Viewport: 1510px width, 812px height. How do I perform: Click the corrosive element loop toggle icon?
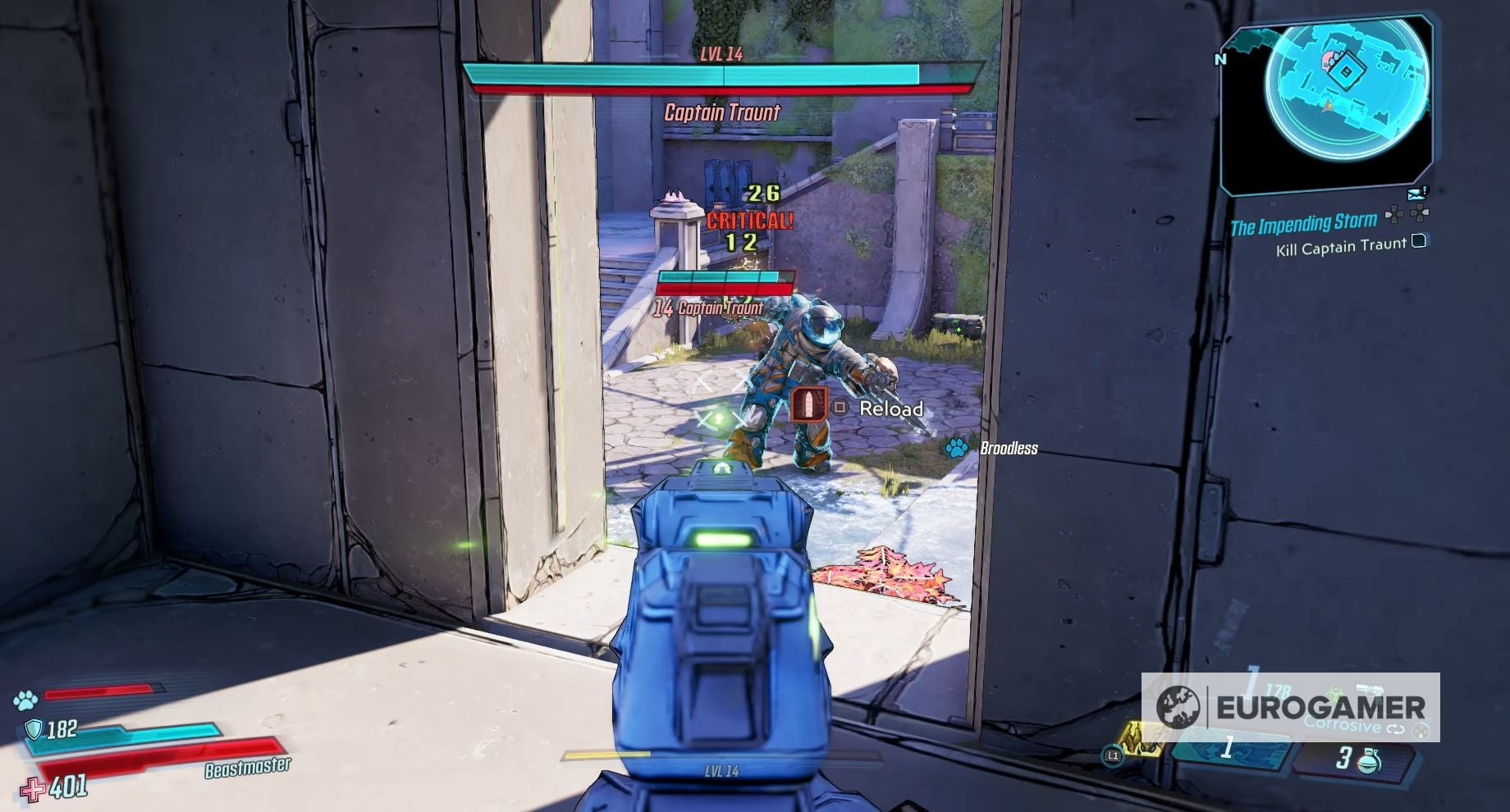(x=1396, y=728)
